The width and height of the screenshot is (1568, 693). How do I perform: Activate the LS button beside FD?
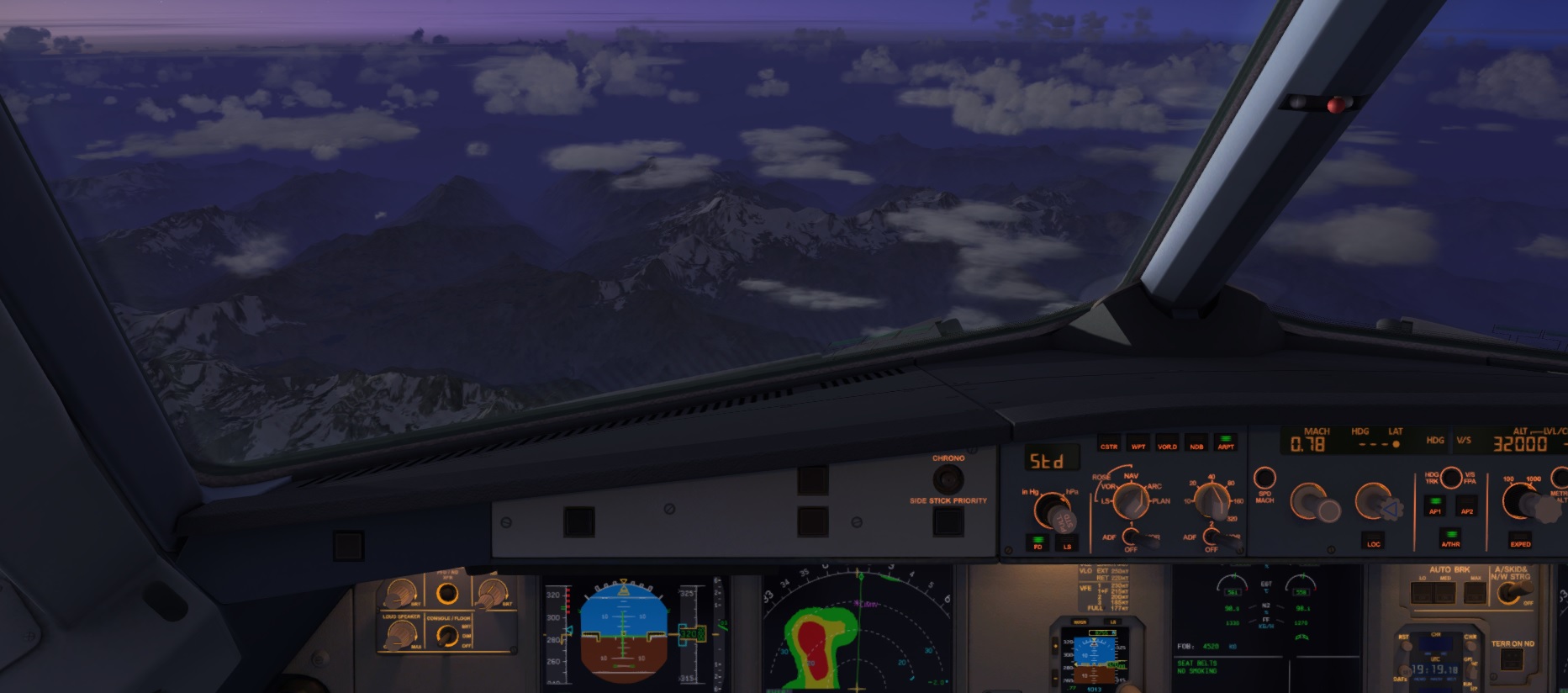[1067, 542]
